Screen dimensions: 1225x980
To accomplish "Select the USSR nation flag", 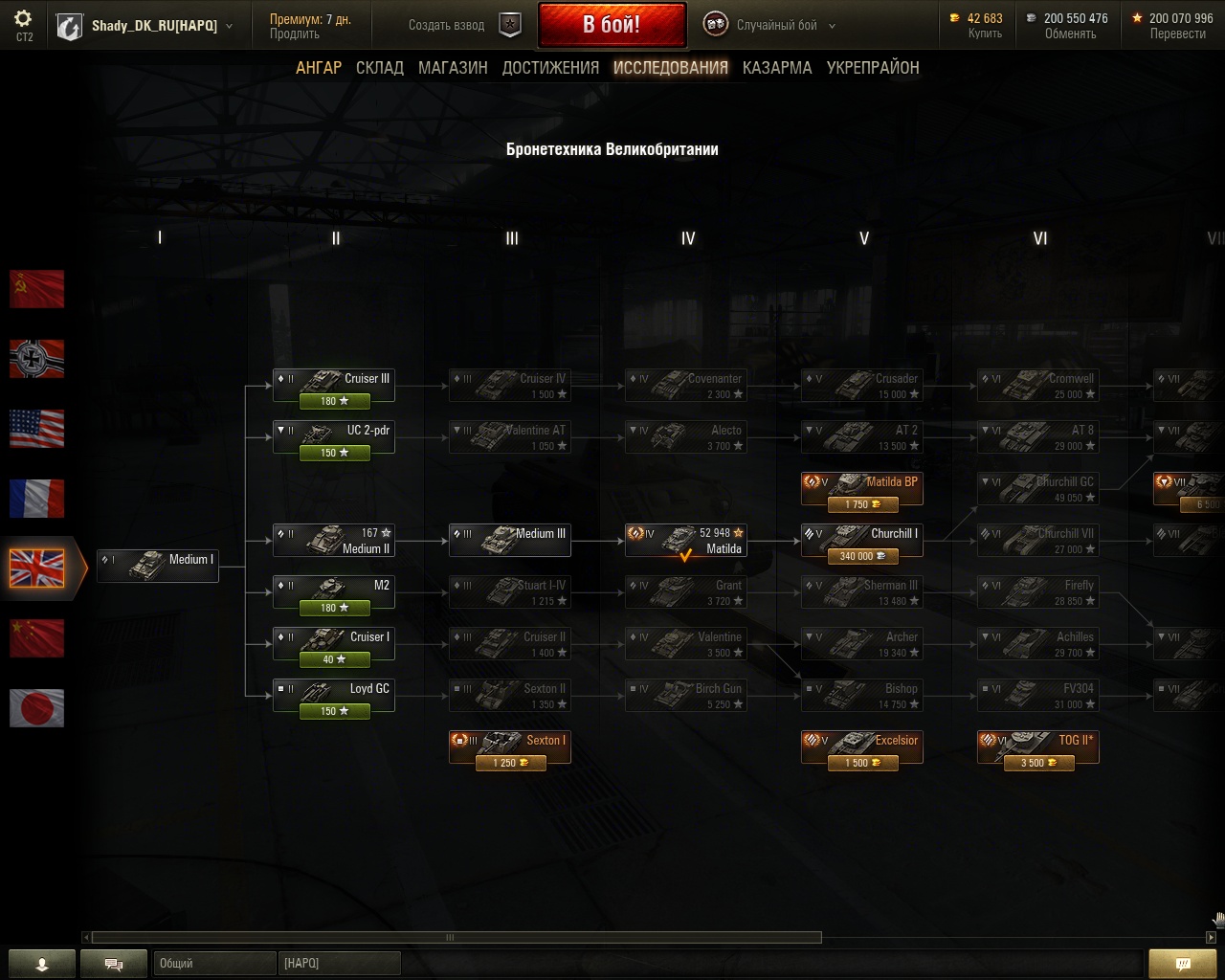I will [37, 289].
